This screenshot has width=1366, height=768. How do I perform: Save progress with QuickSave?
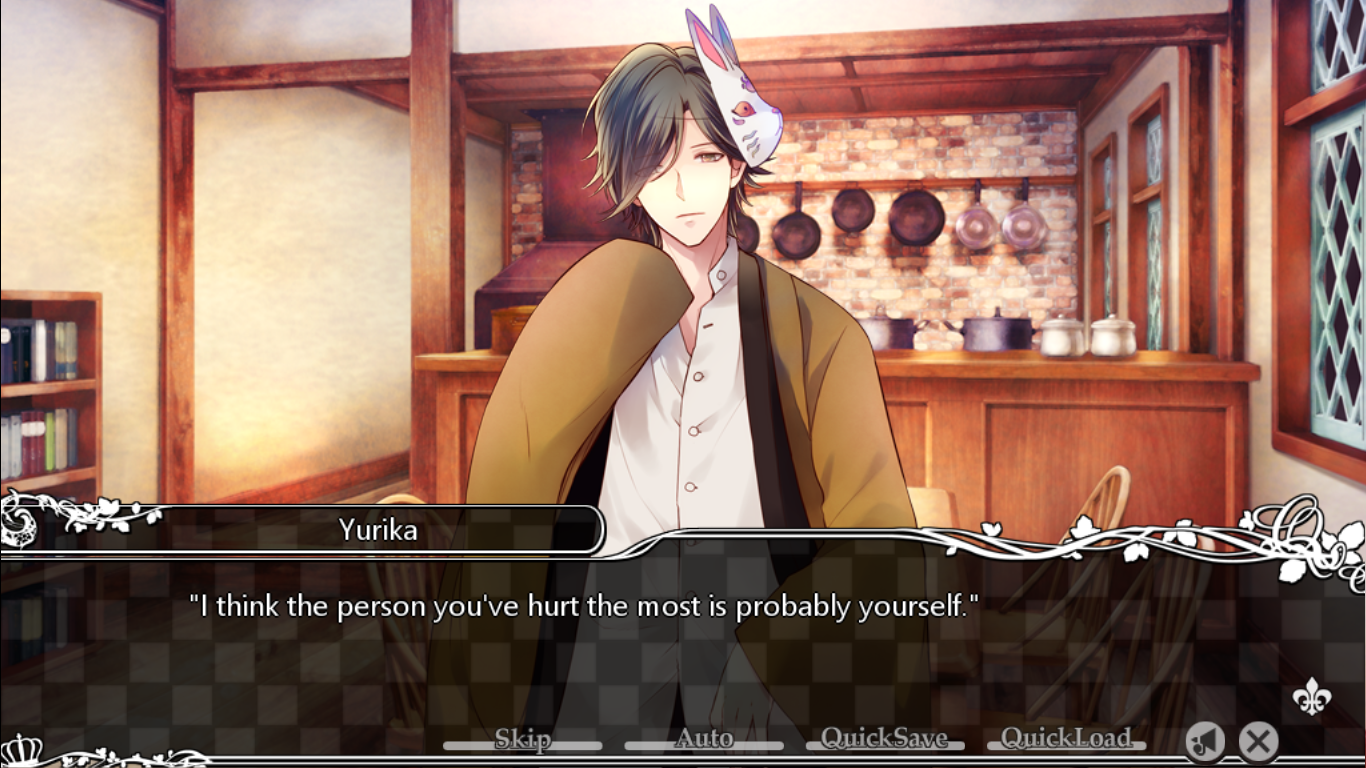click(x=884, y=740)
